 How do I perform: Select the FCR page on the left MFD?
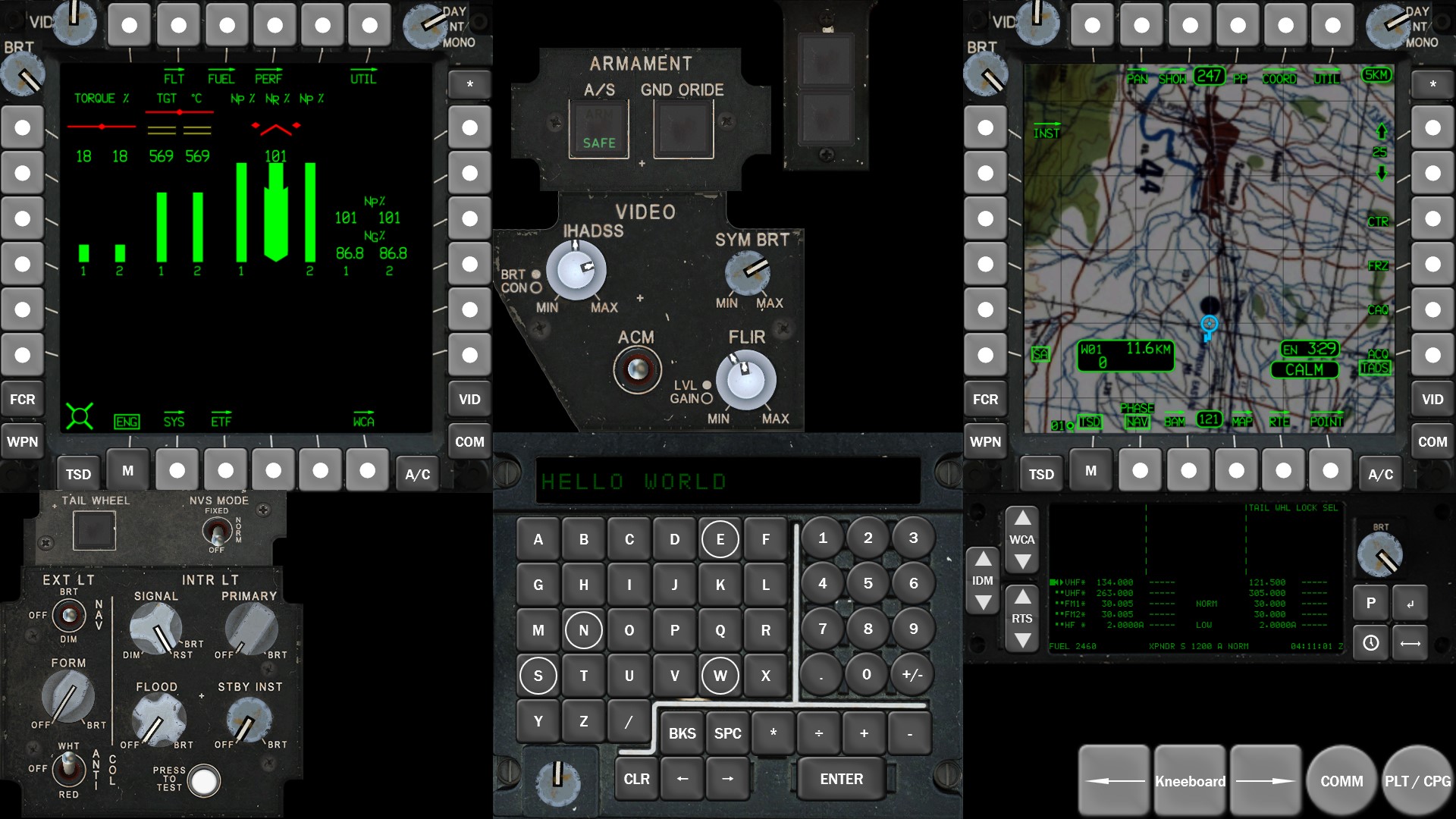(22, 398)
